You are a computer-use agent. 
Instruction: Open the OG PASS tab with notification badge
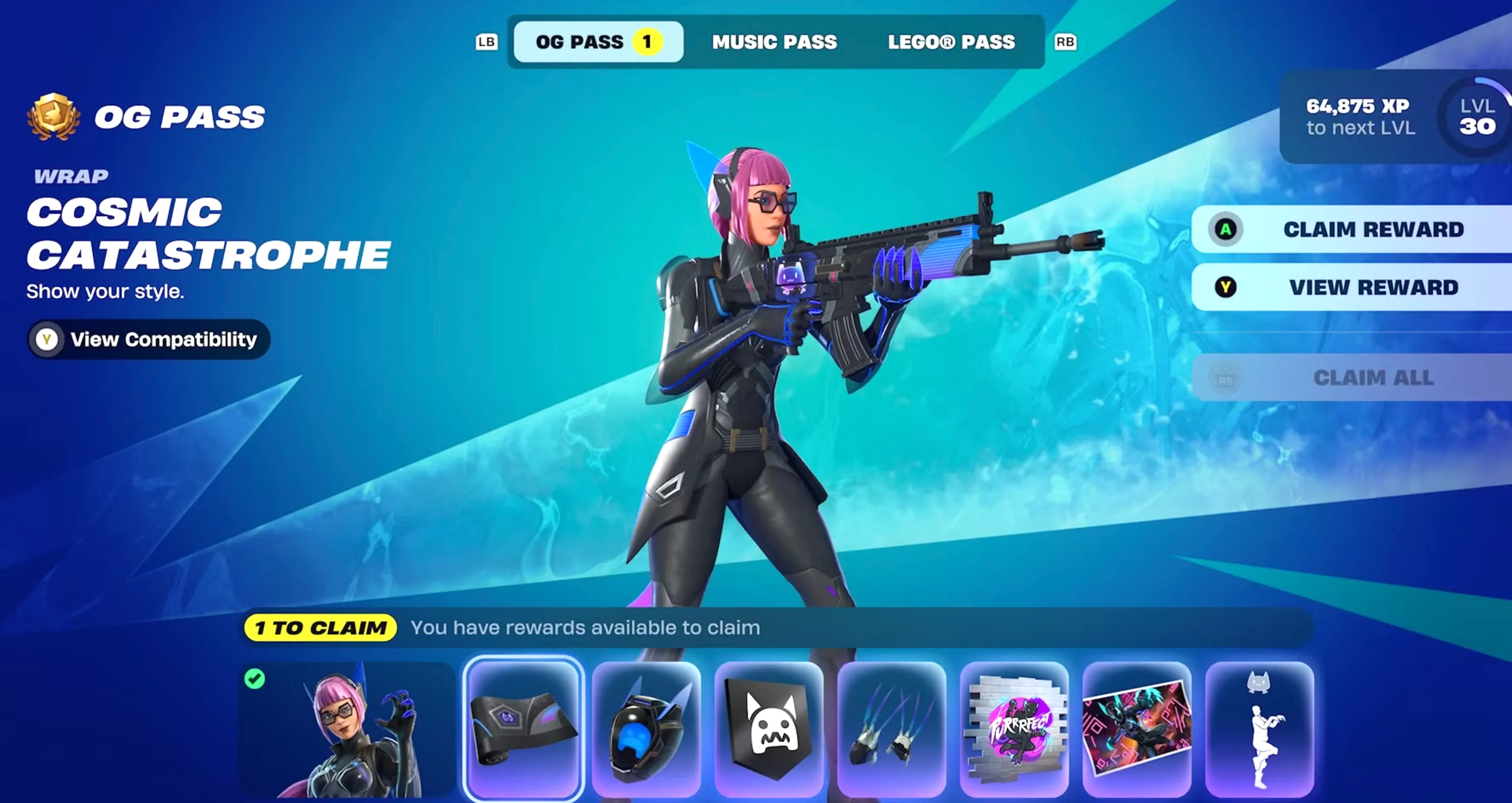pos(597,42)
